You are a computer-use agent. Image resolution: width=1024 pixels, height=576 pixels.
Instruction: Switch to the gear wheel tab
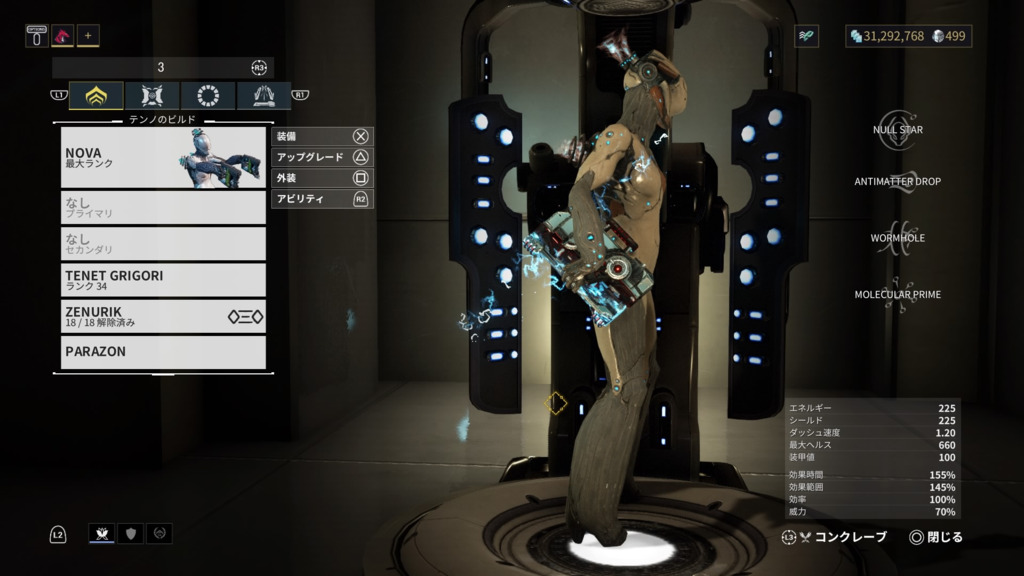(x=208, y=96)
